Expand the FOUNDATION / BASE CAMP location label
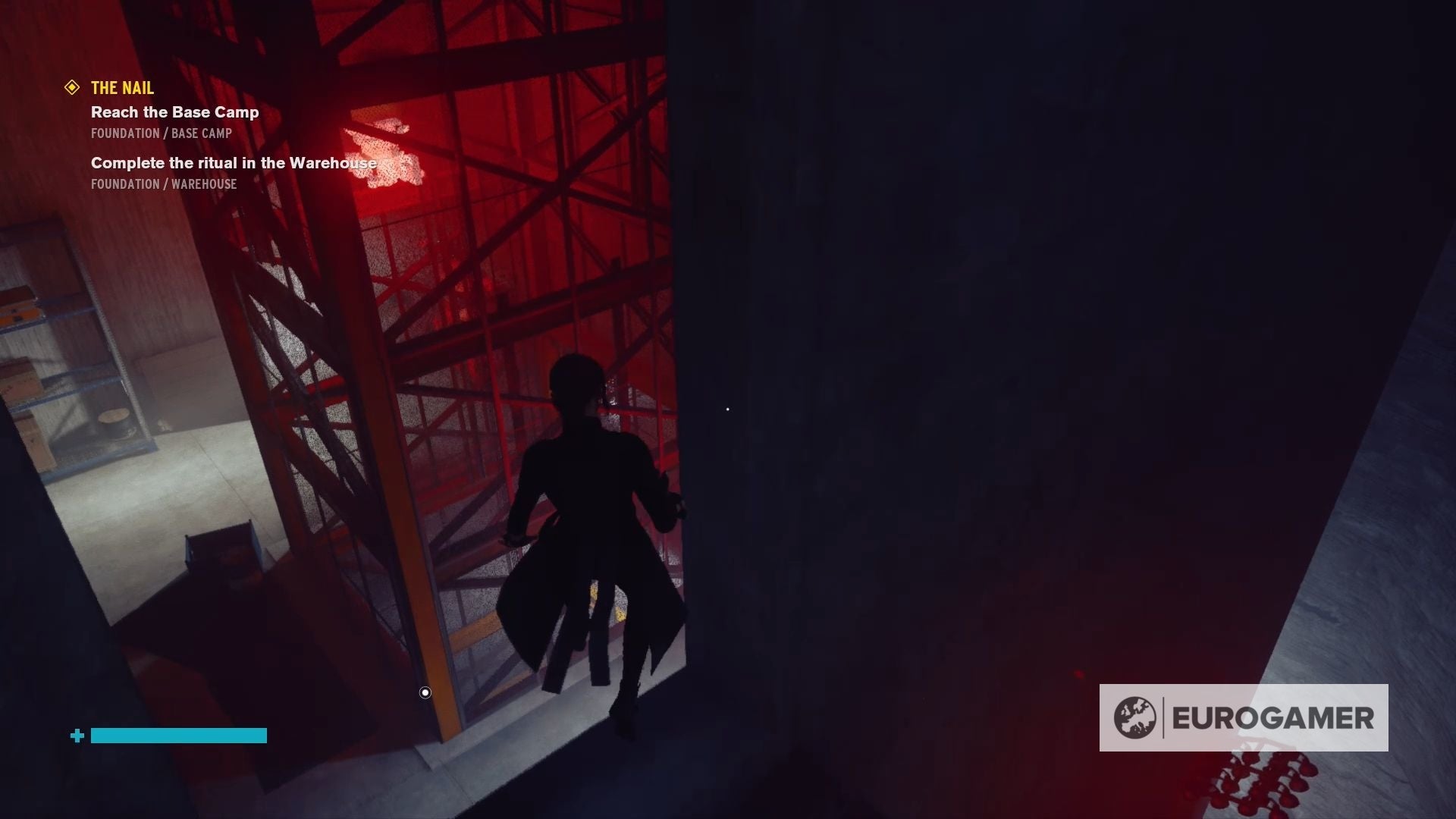 point(160,133)
